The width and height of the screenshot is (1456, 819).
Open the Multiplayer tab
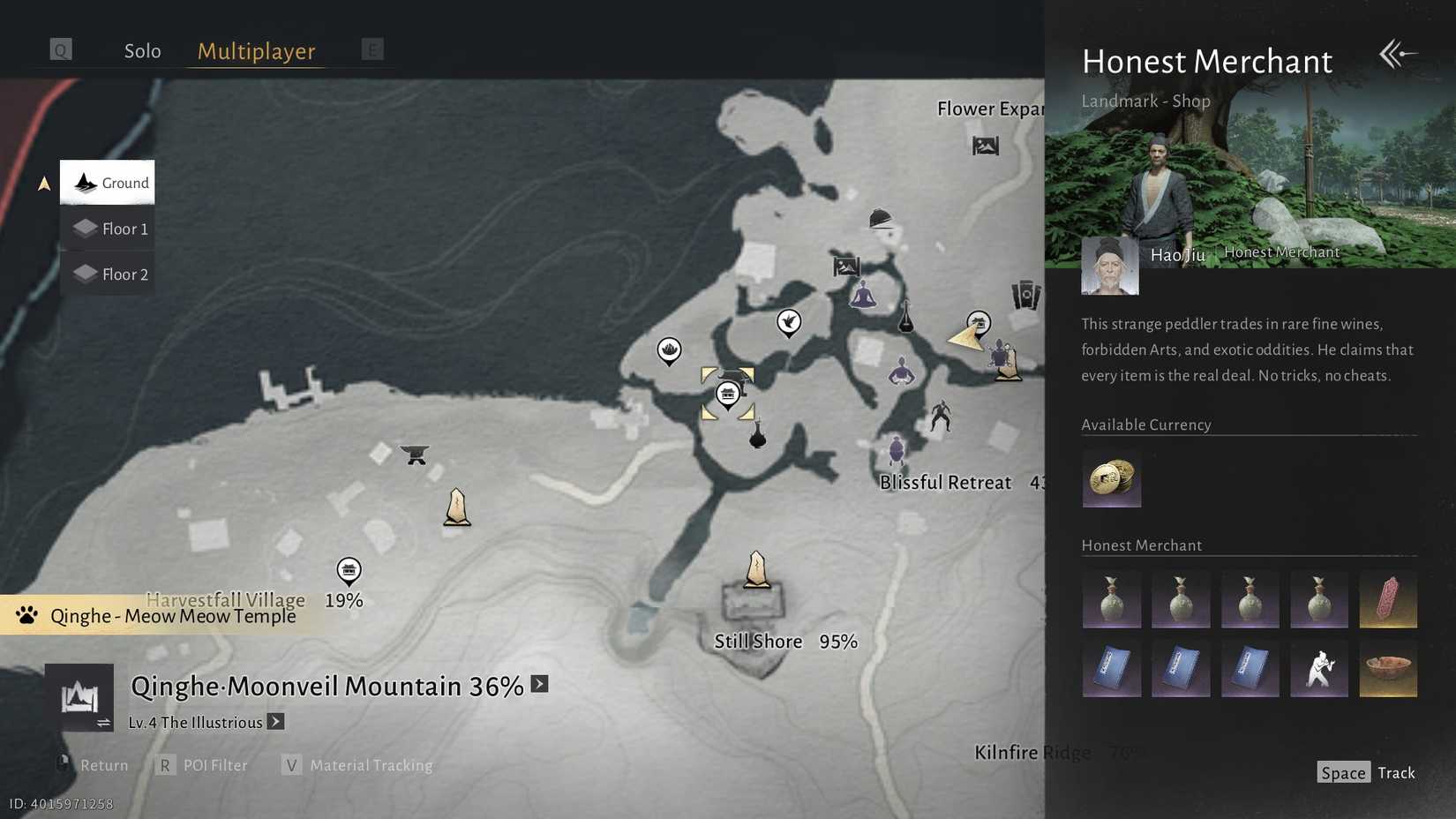click(255, 51)
